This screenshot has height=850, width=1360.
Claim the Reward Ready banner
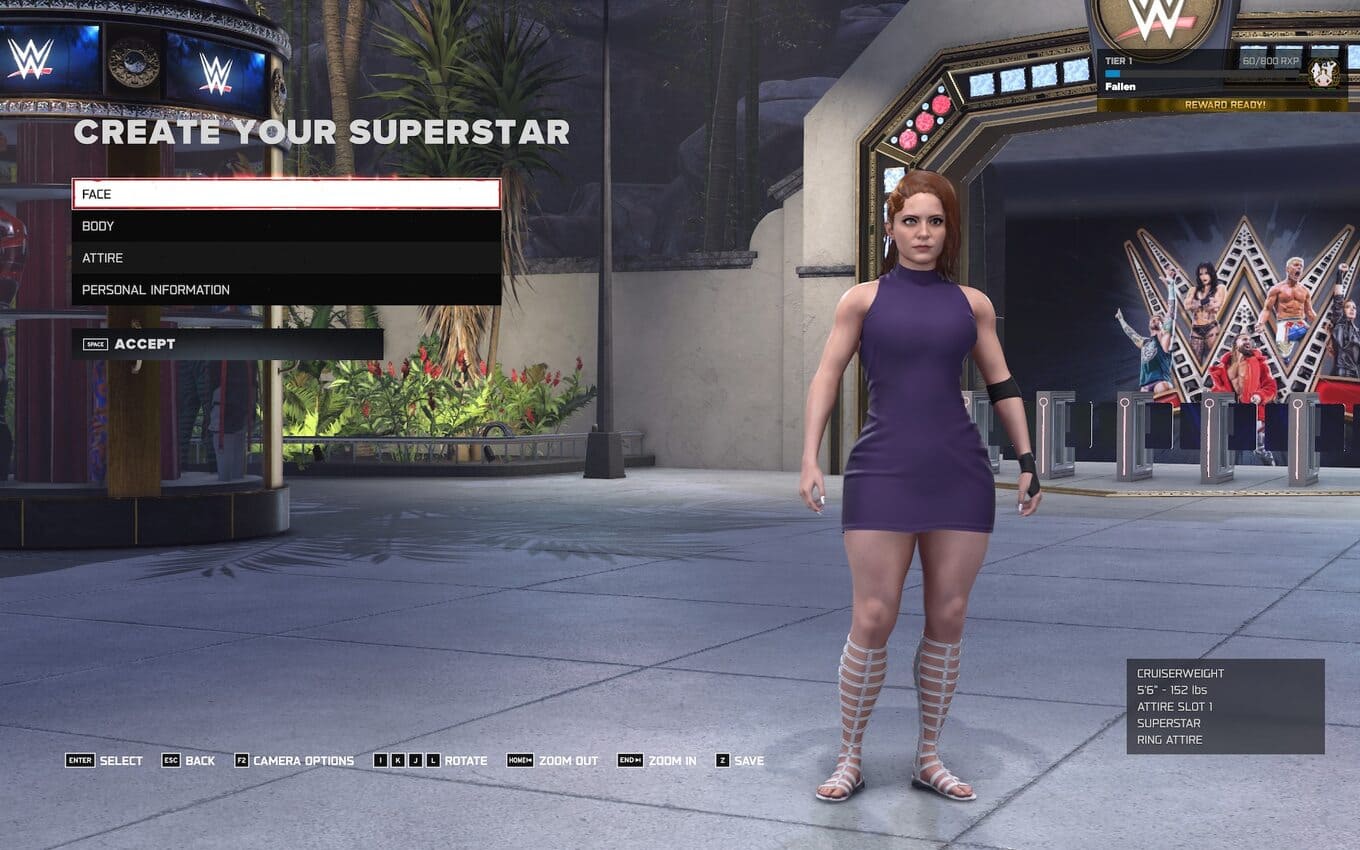1224,105
